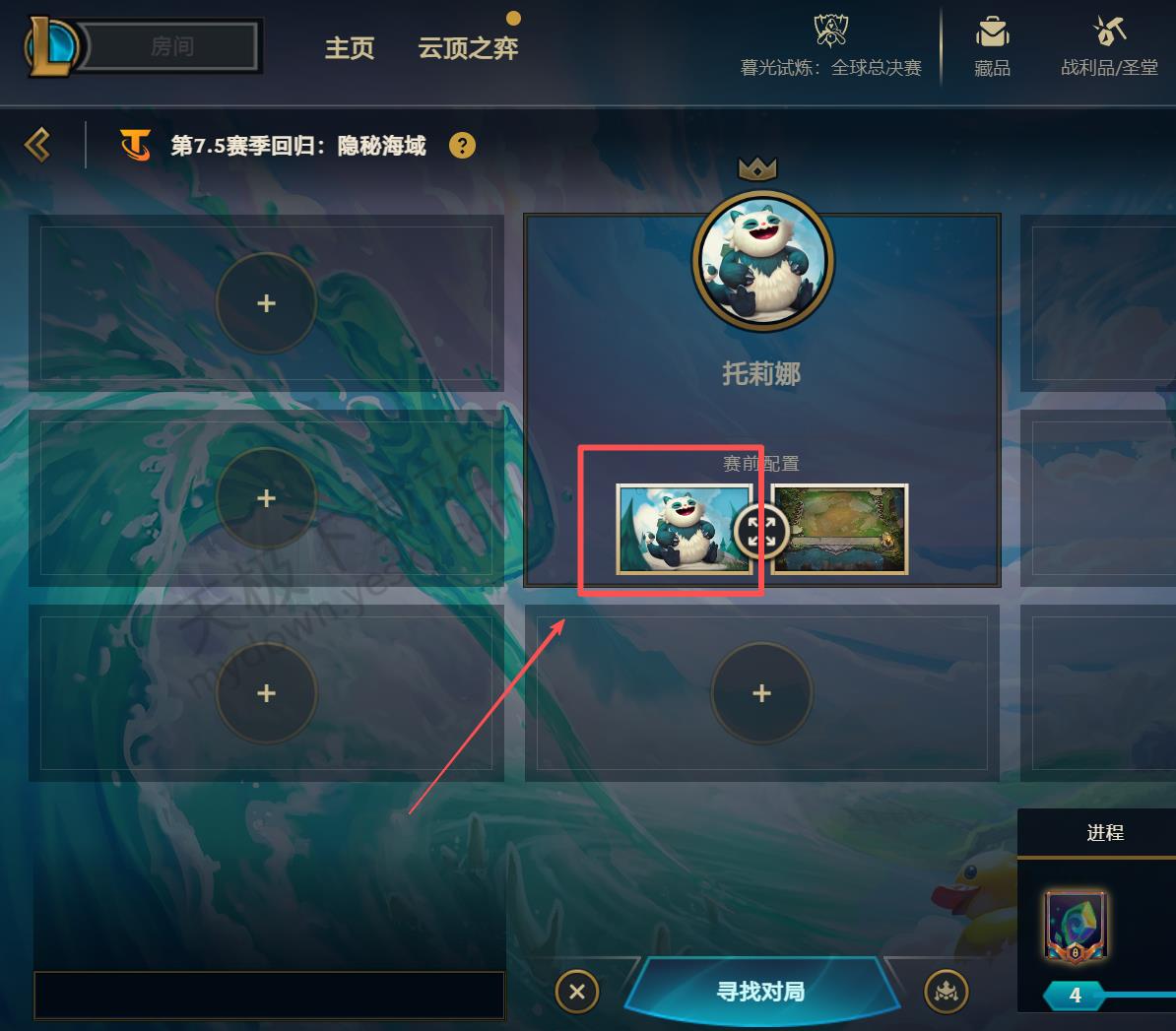Go back with the double-arrow button

pyautogui.click(x=37, y=146)
